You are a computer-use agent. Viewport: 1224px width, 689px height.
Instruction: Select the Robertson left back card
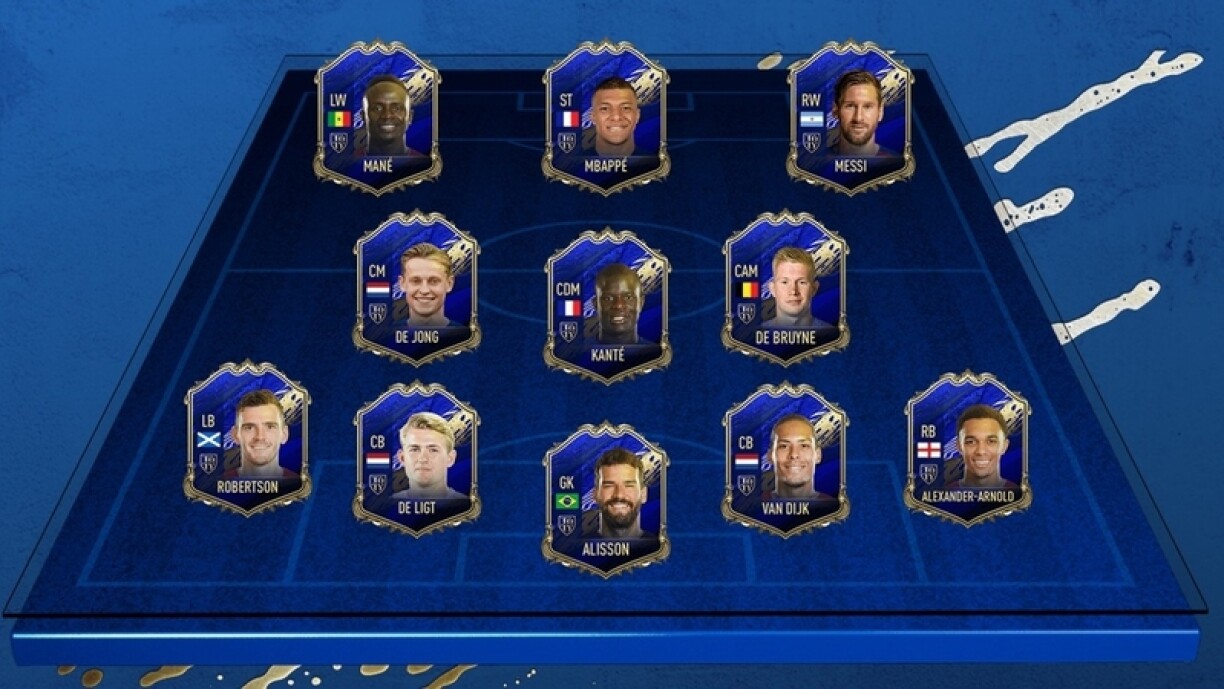click(x=247, y=438)
